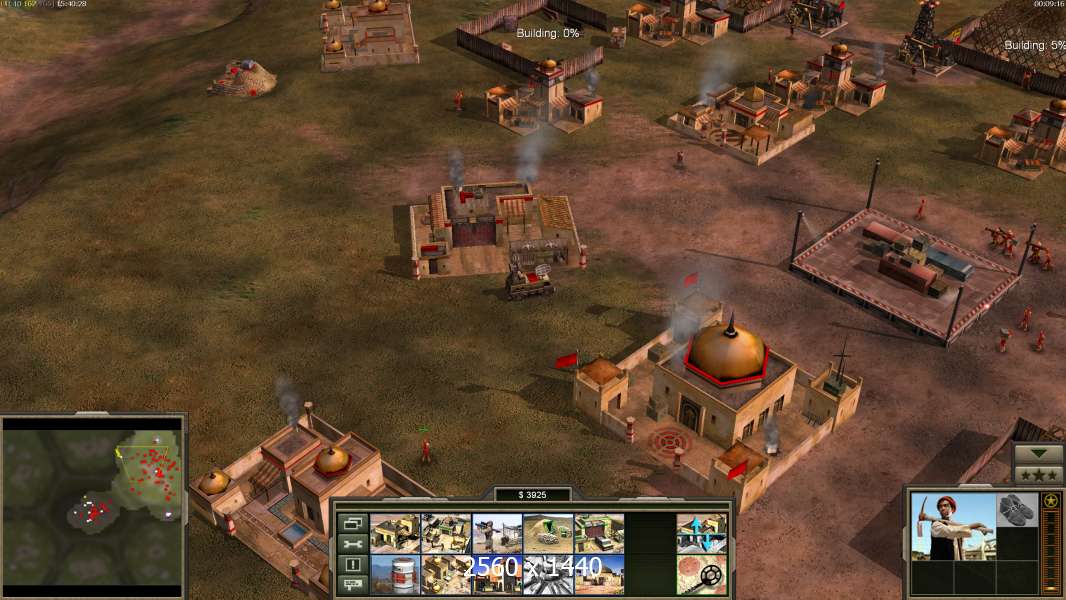Screen dimensions: 1066x600
Task: Select the red-and-white barrel Demo Trap icon
Action: point(395,574)
